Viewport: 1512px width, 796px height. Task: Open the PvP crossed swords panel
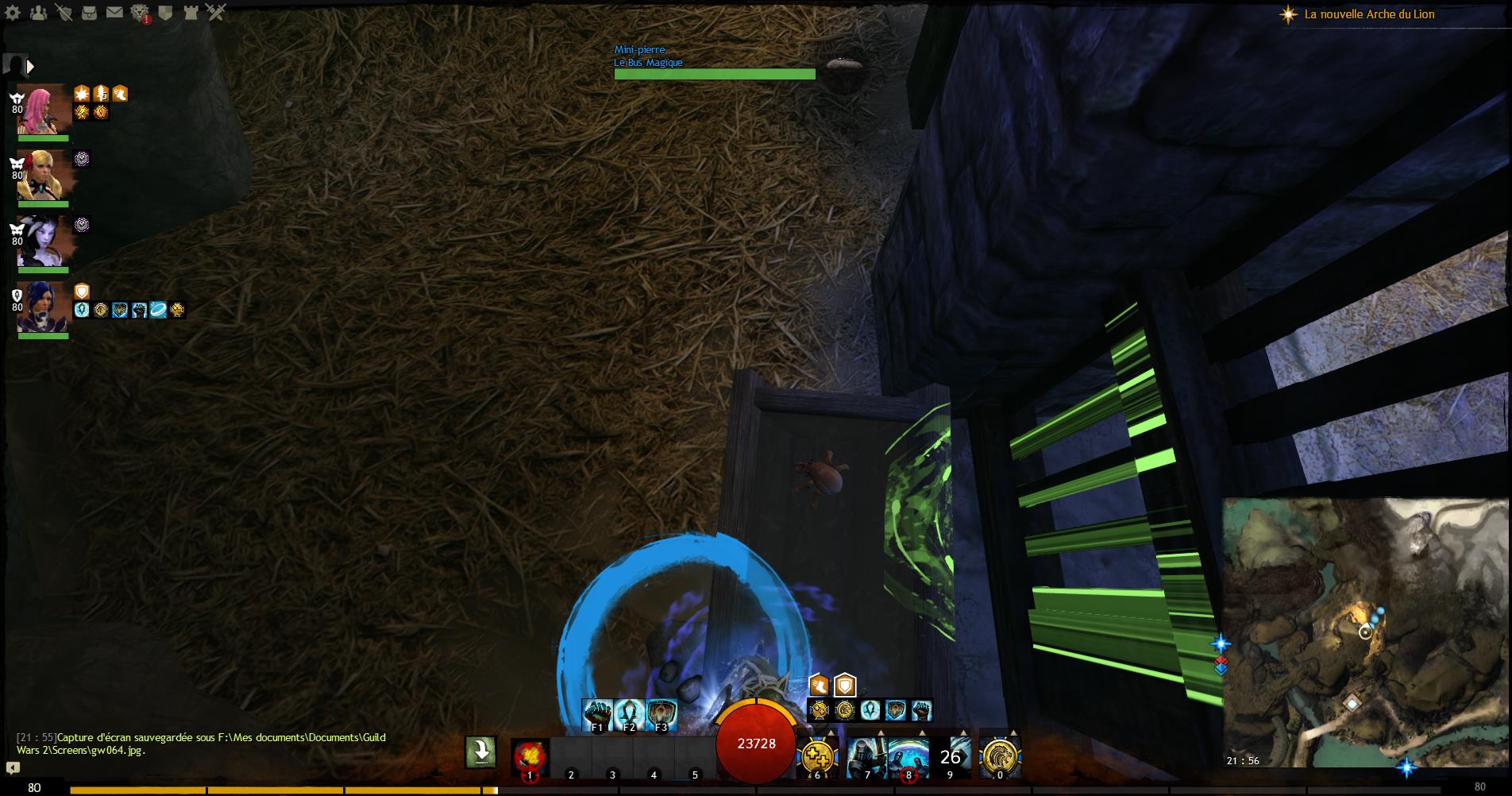[x=216, y=13]
